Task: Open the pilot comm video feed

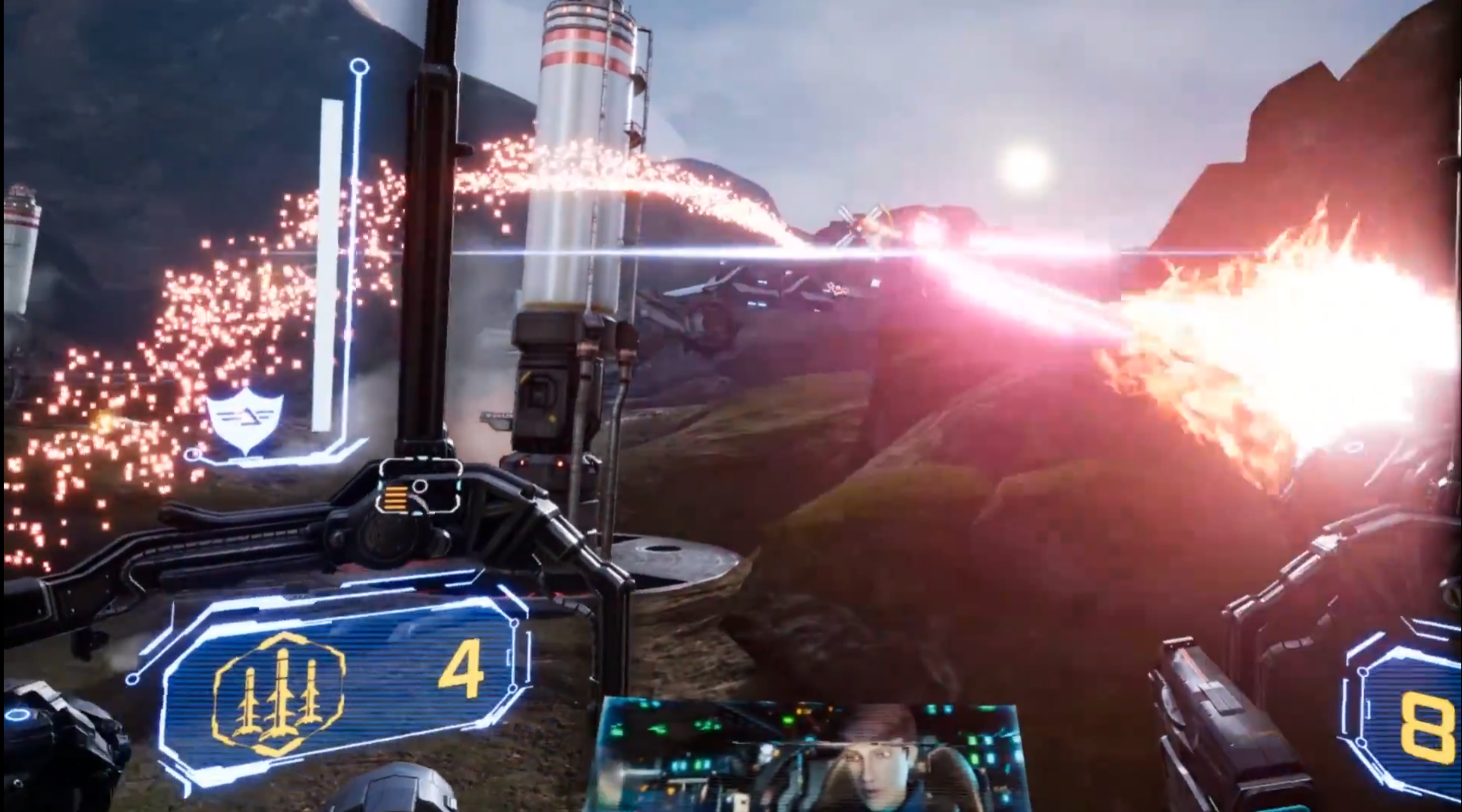Action: [810, 756]
